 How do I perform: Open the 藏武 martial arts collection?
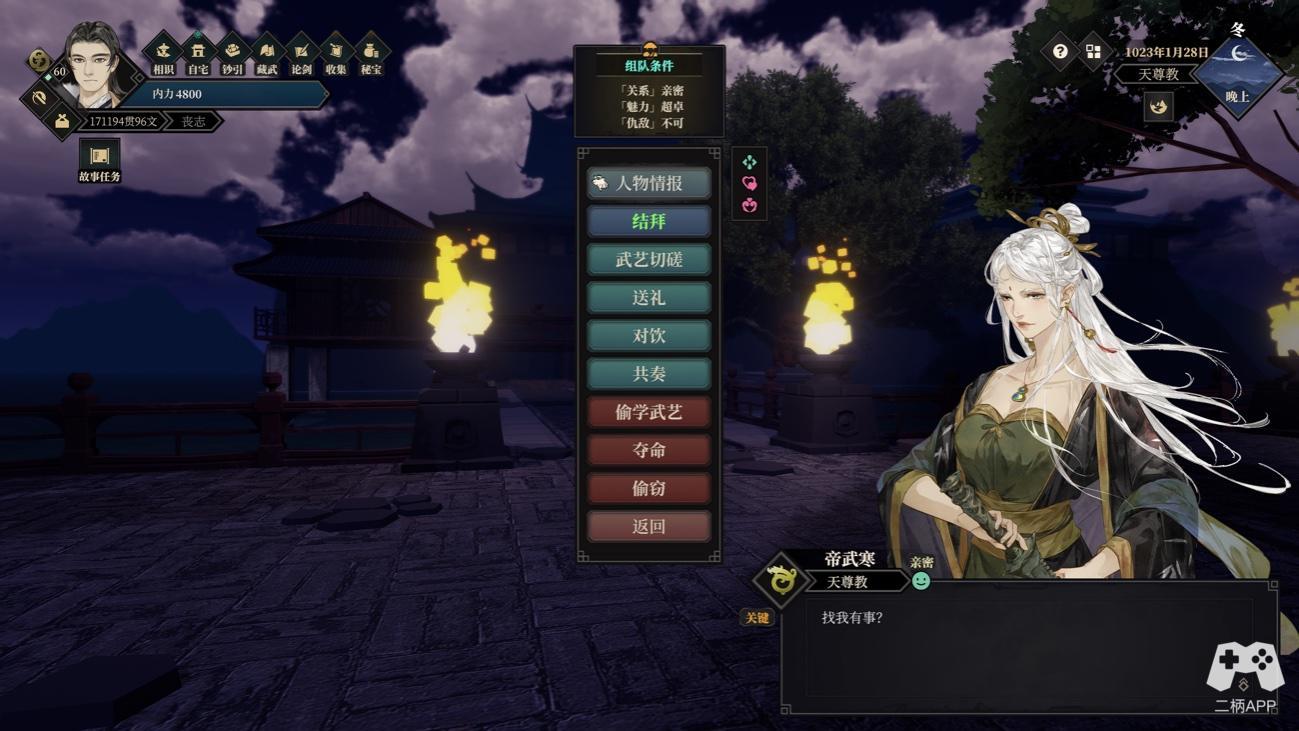[267, 53]
